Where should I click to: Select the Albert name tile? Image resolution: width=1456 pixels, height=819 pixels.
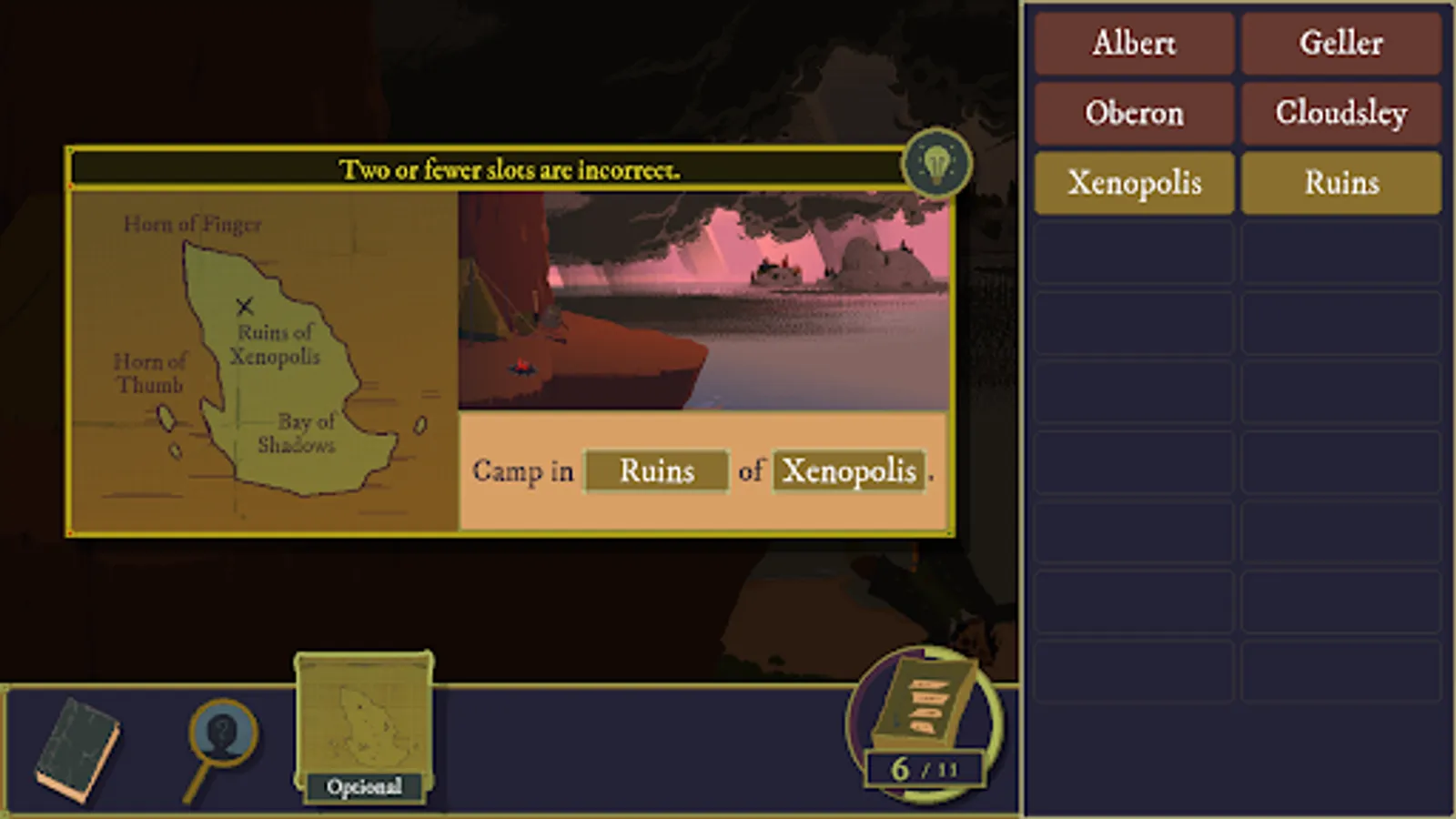tap(1134, 44)
